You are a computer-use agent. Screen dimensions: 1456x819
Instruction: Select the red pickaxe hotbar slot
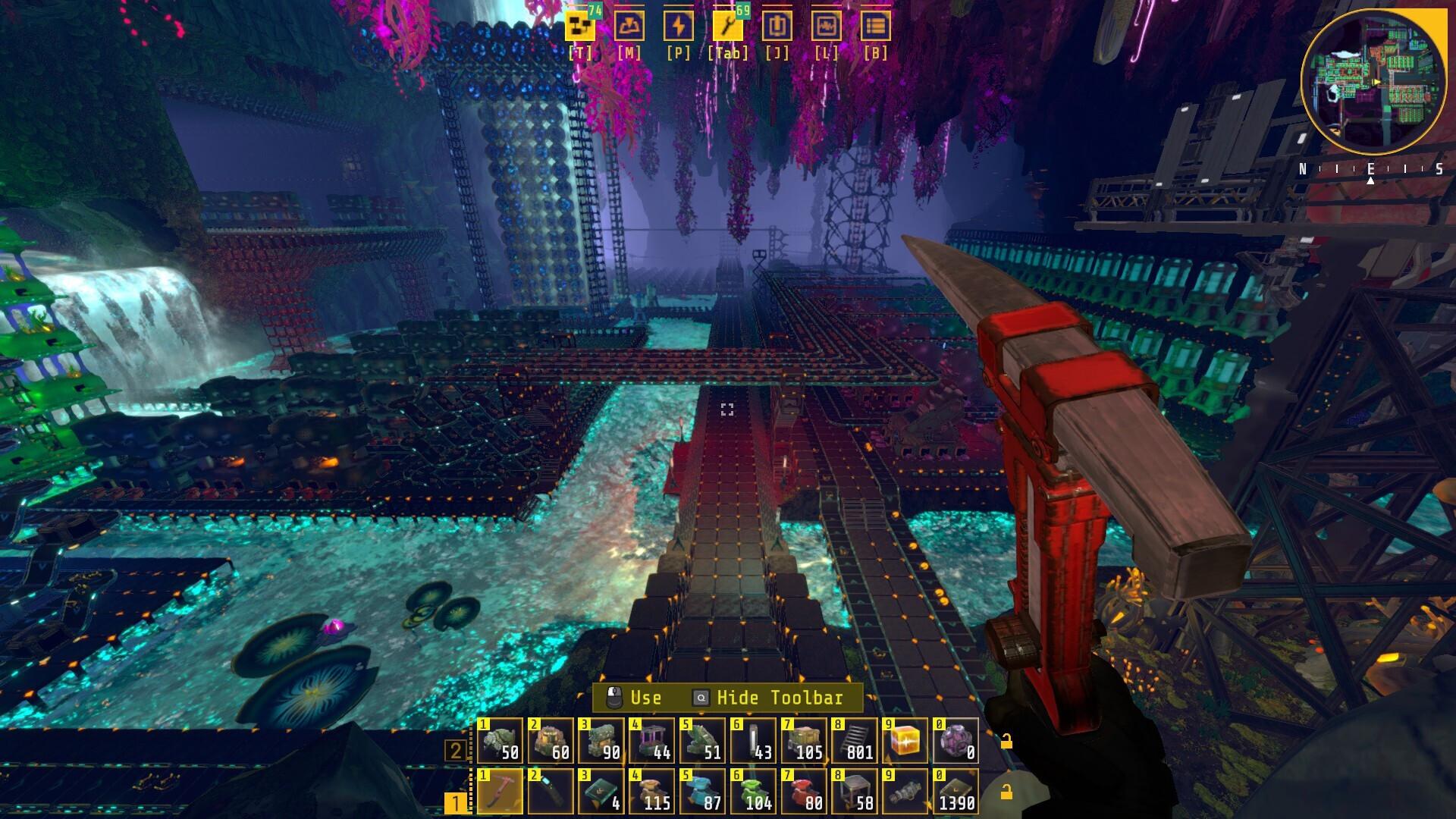coord(500,791)
